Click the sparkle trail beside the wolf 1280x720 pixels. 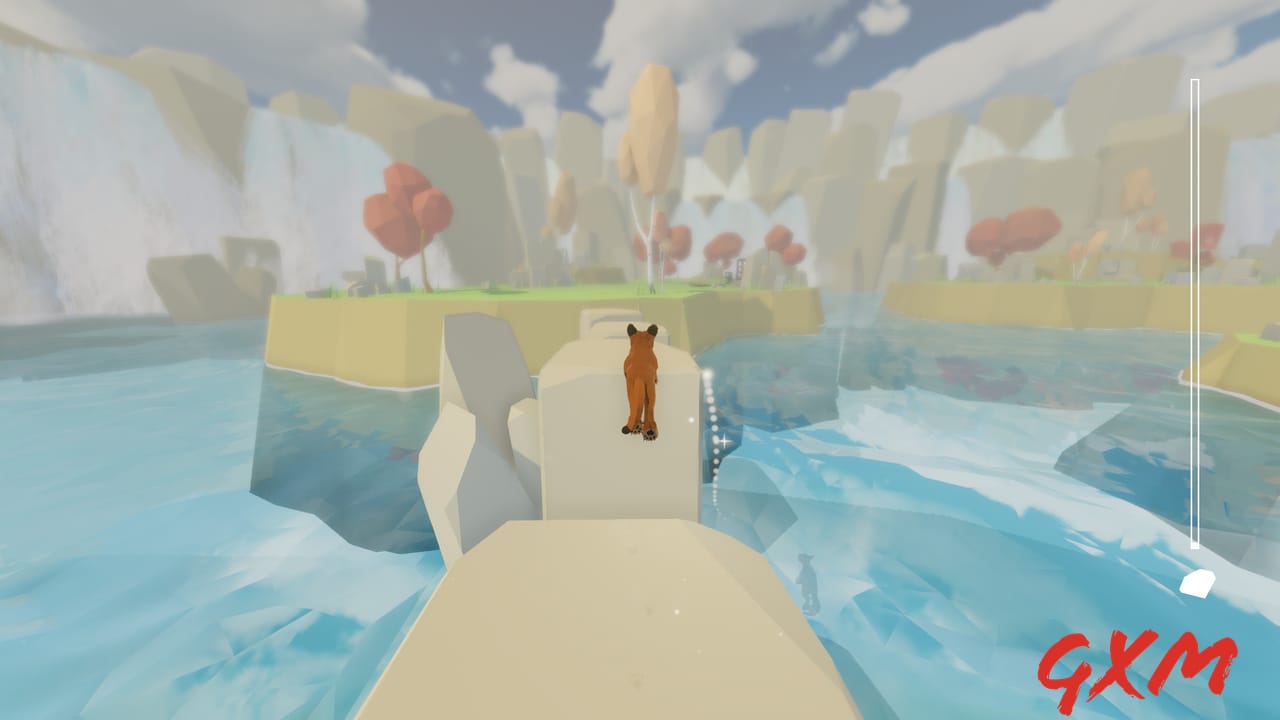(x=714, y=440)
